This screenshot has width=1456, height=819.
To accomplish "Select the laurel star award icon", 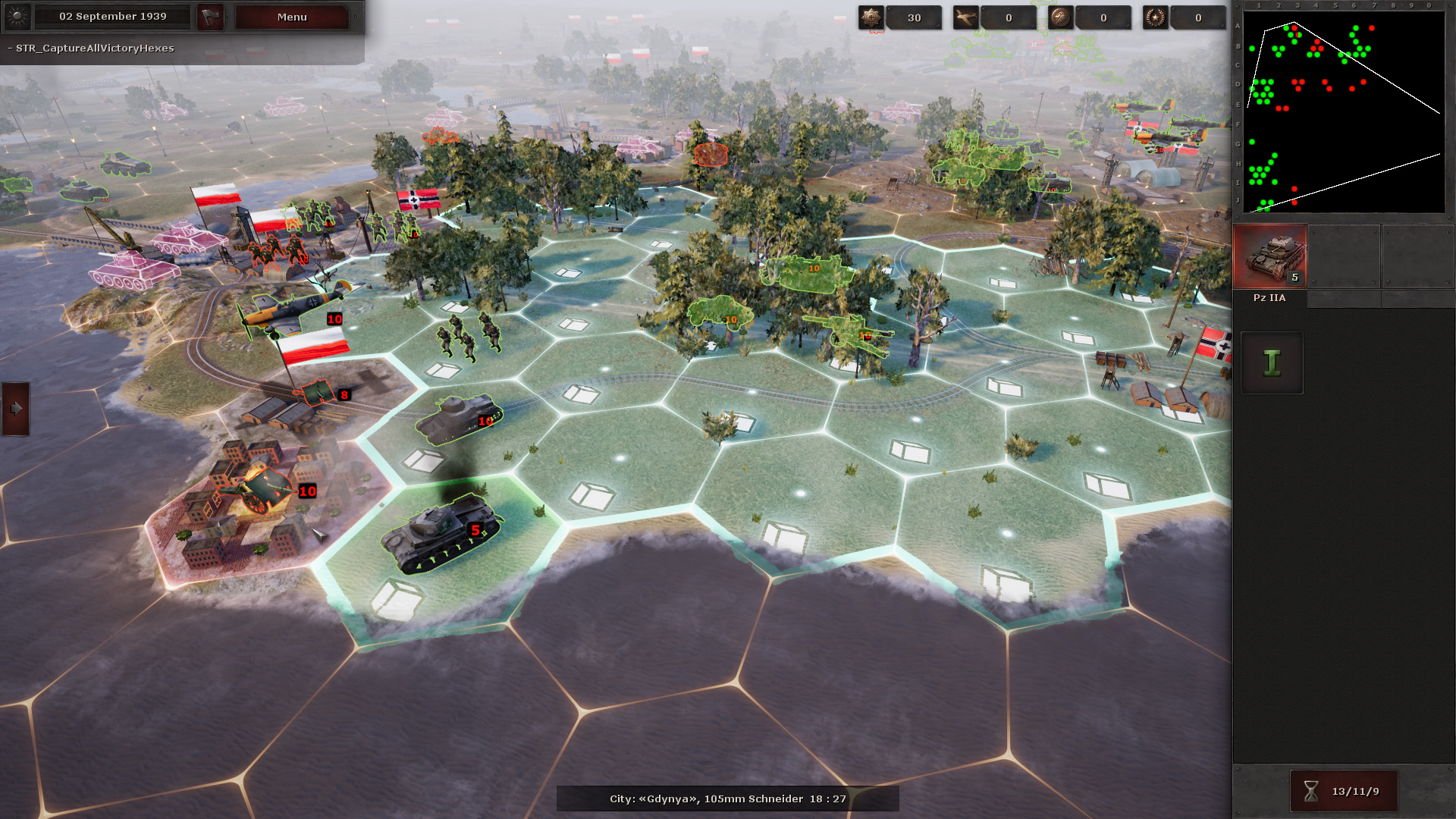I will [1154, 17].
